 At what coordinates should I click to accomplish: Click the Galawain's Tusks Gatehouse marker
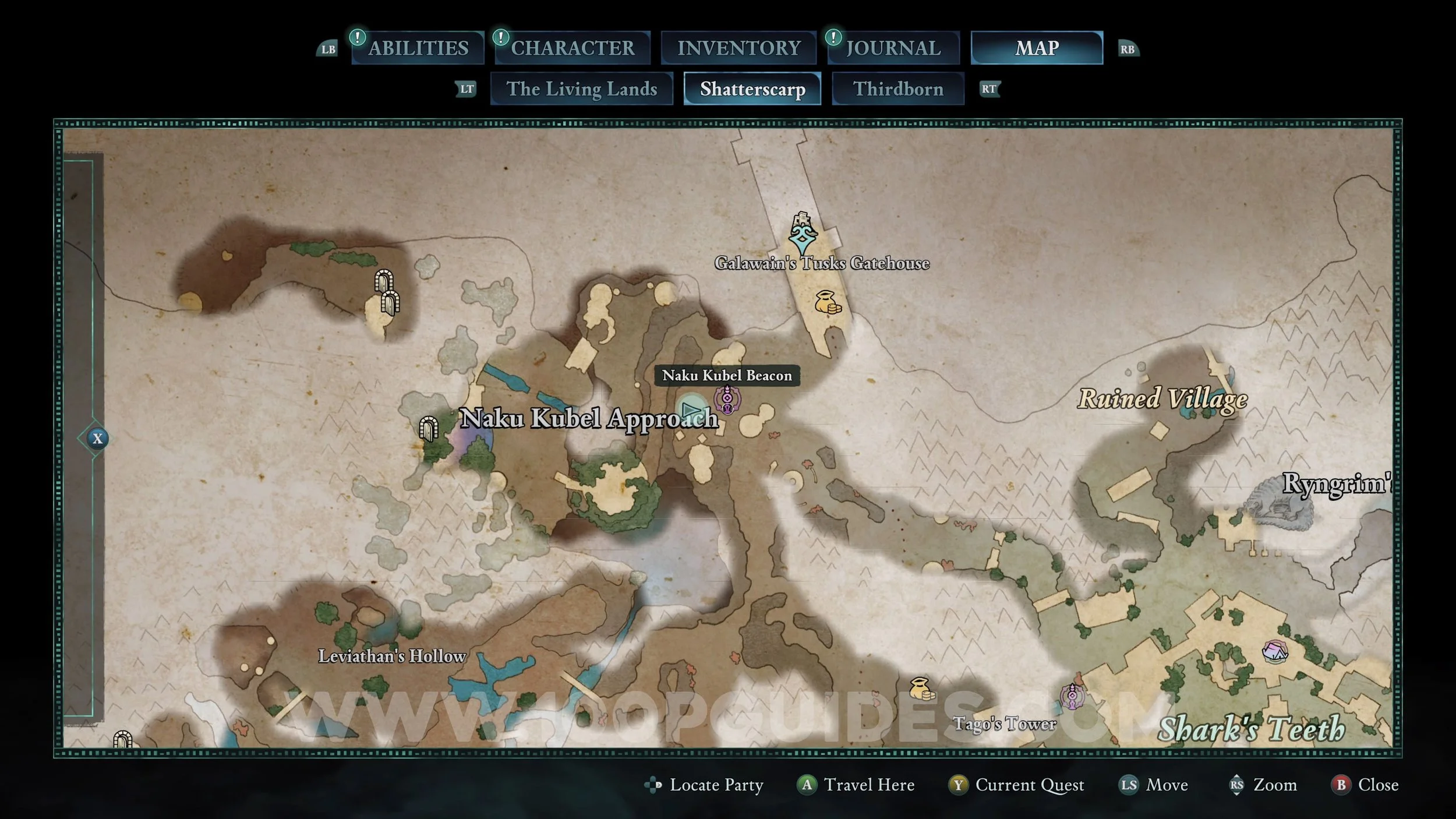(803, 235)
